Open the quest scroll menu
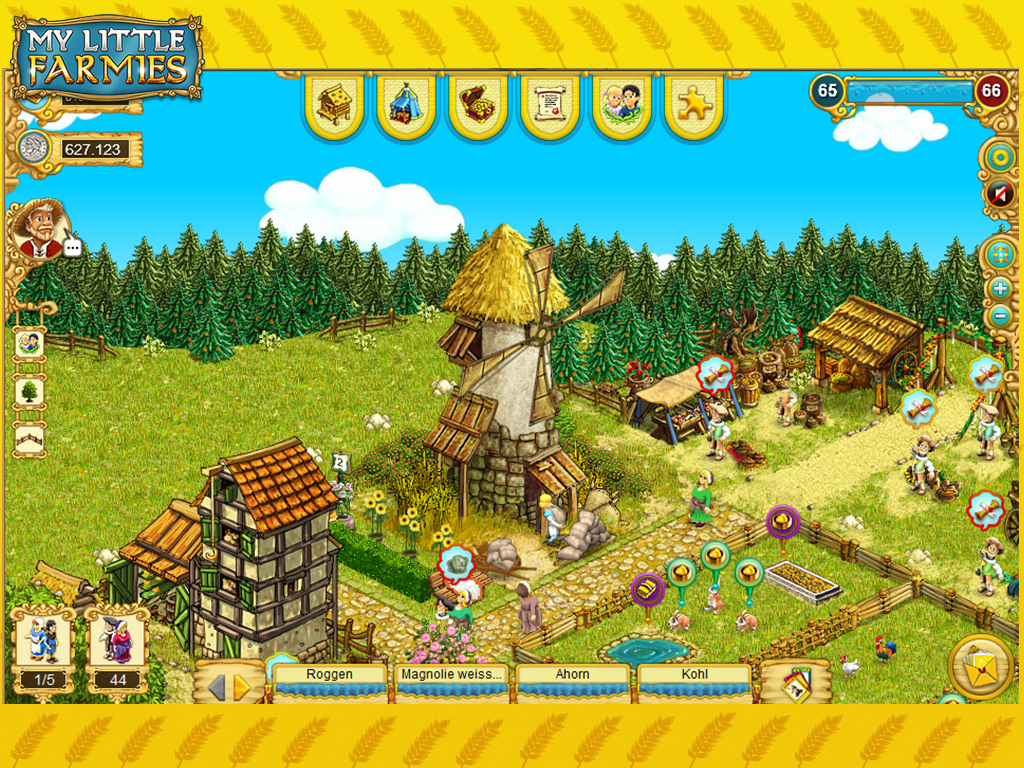 click(550, 103)
